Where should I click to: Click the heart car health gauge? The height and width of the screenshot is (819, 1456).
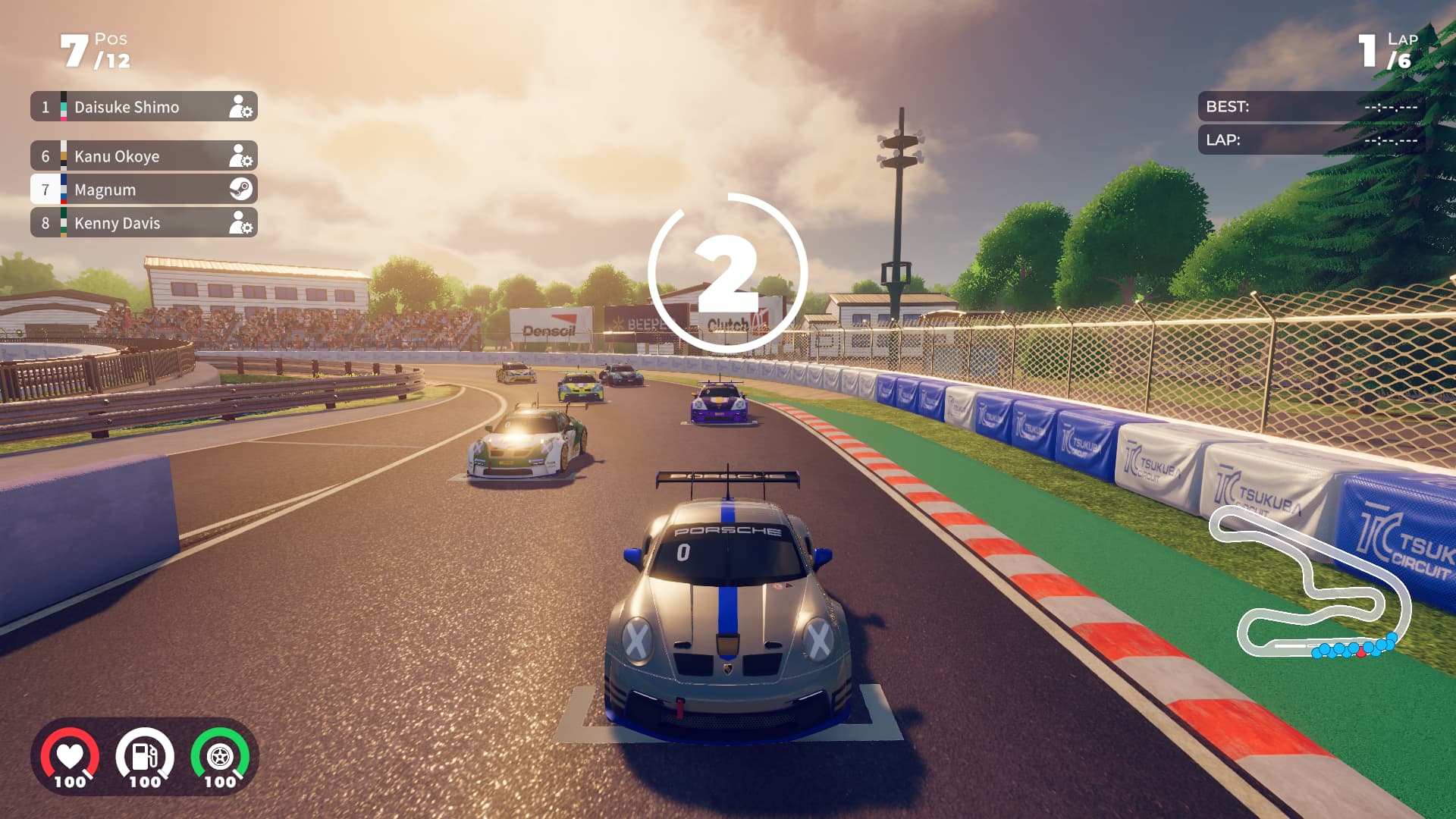tap(70, 757)
